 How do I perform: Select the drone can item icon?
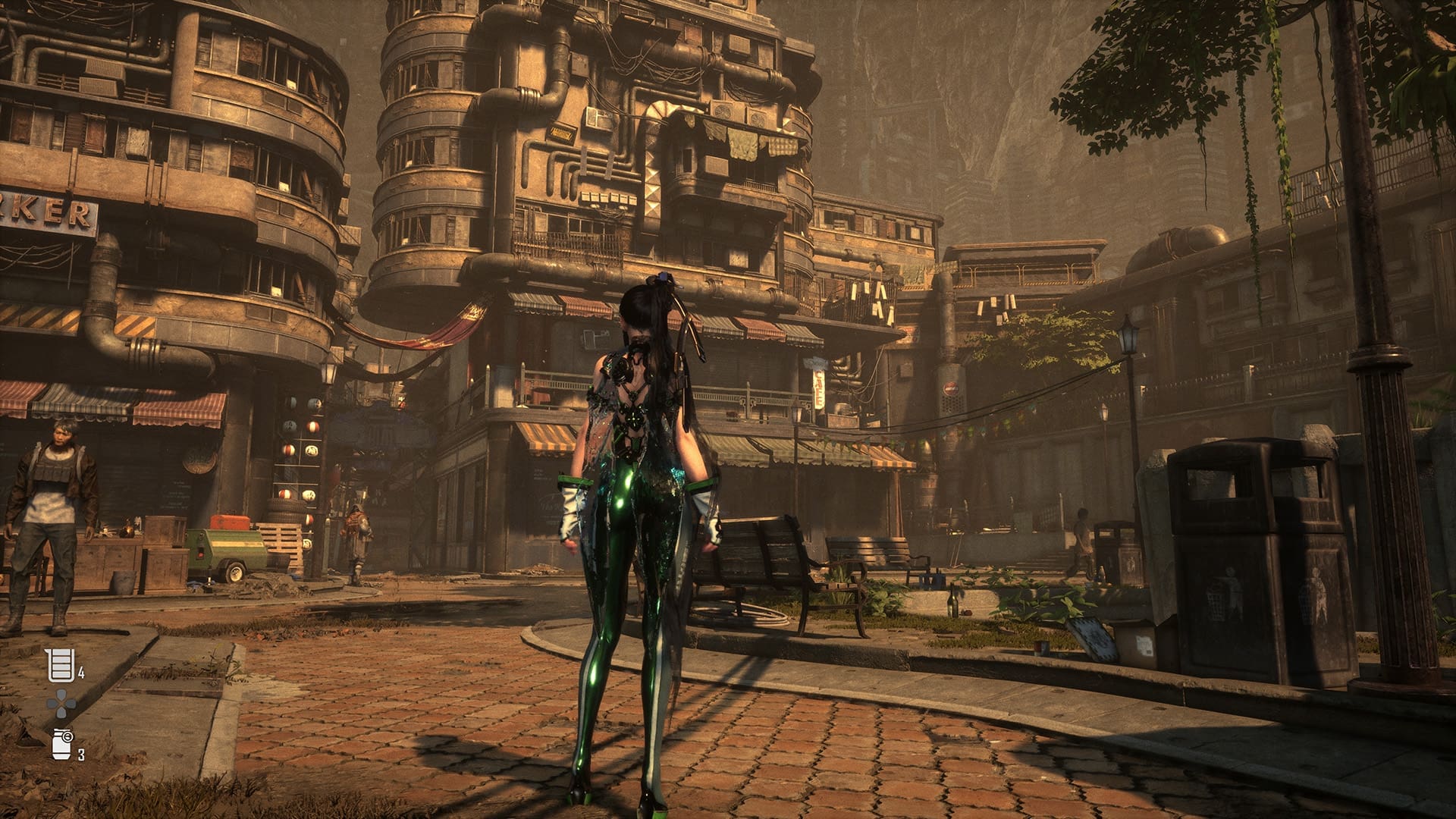pyautogui.click(x=60, y=745)
